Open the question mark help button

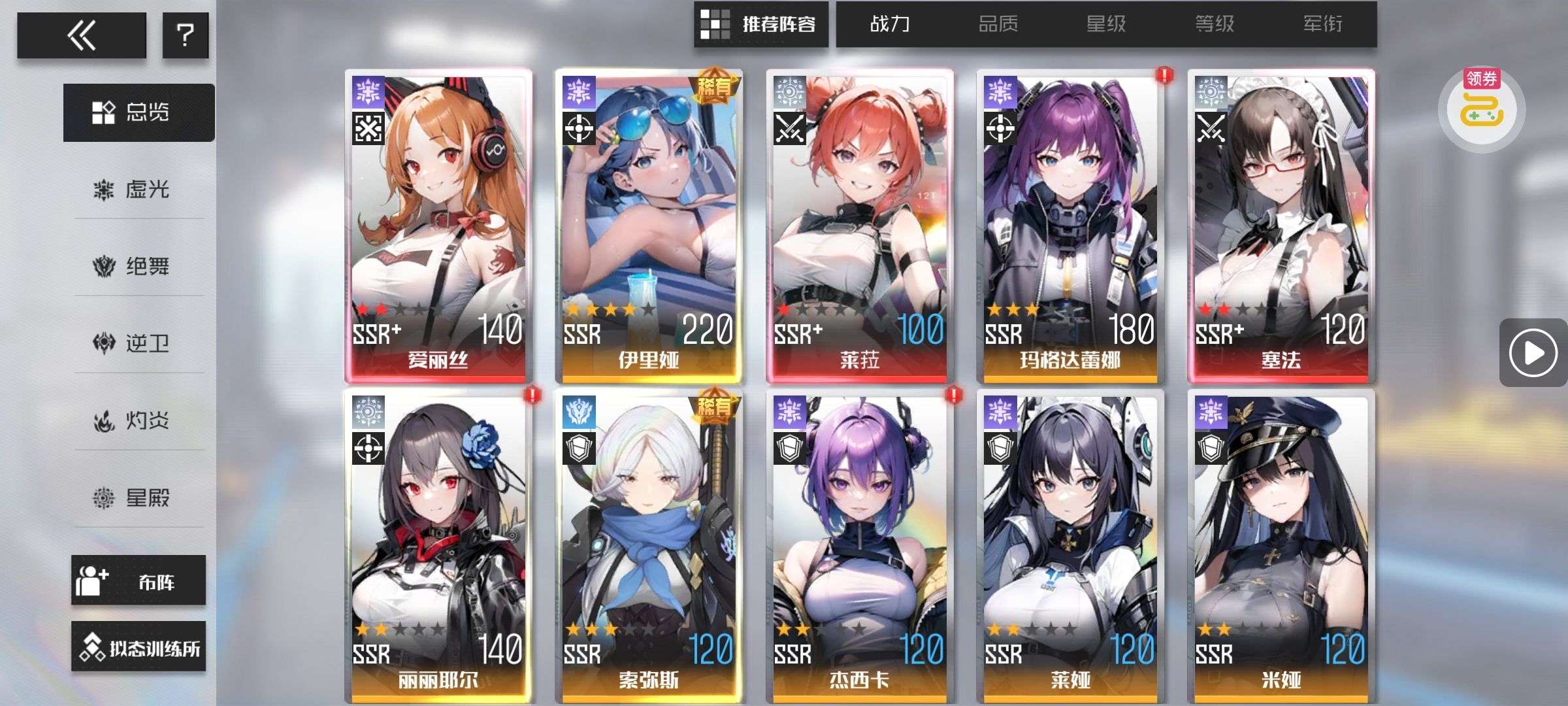coord(186,35)
